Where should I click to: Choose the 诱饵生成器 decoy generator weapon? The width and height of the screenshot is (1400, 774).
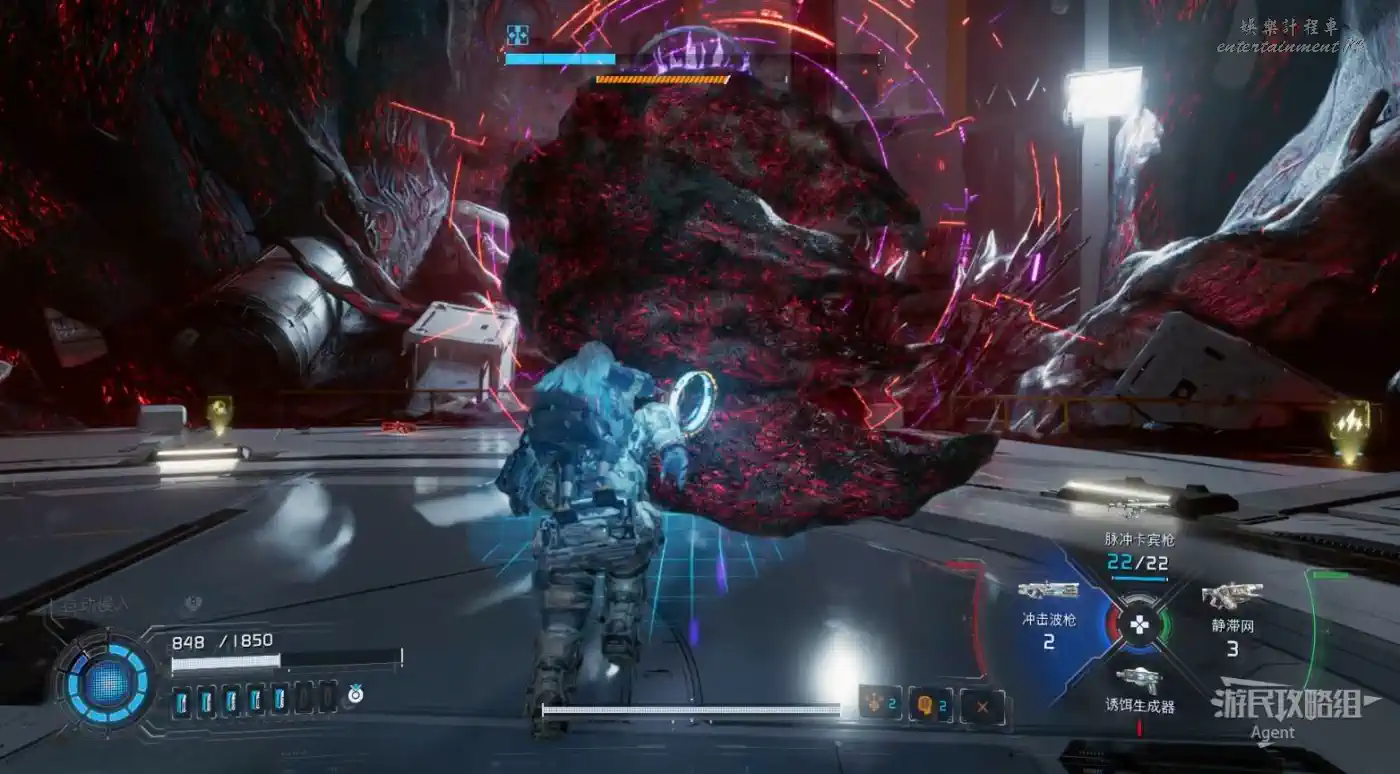(x=1139, y=692)
